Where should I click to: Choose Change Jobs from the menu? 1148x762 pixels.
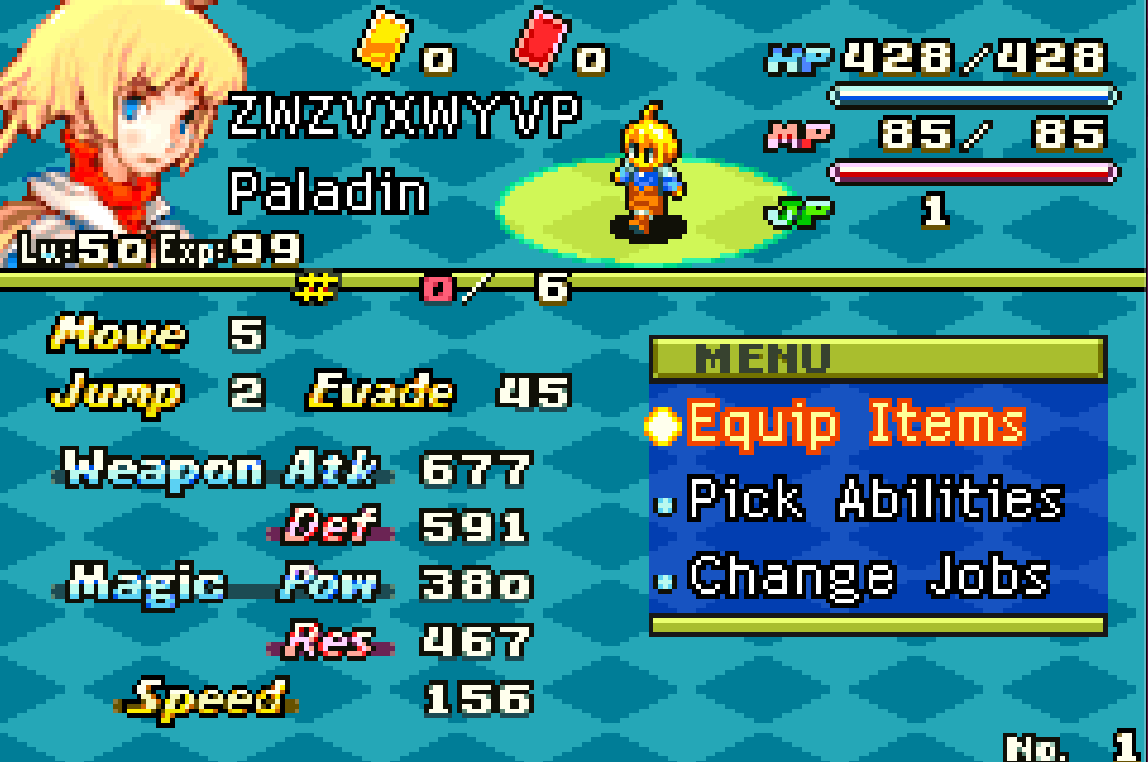pos(868,577)
